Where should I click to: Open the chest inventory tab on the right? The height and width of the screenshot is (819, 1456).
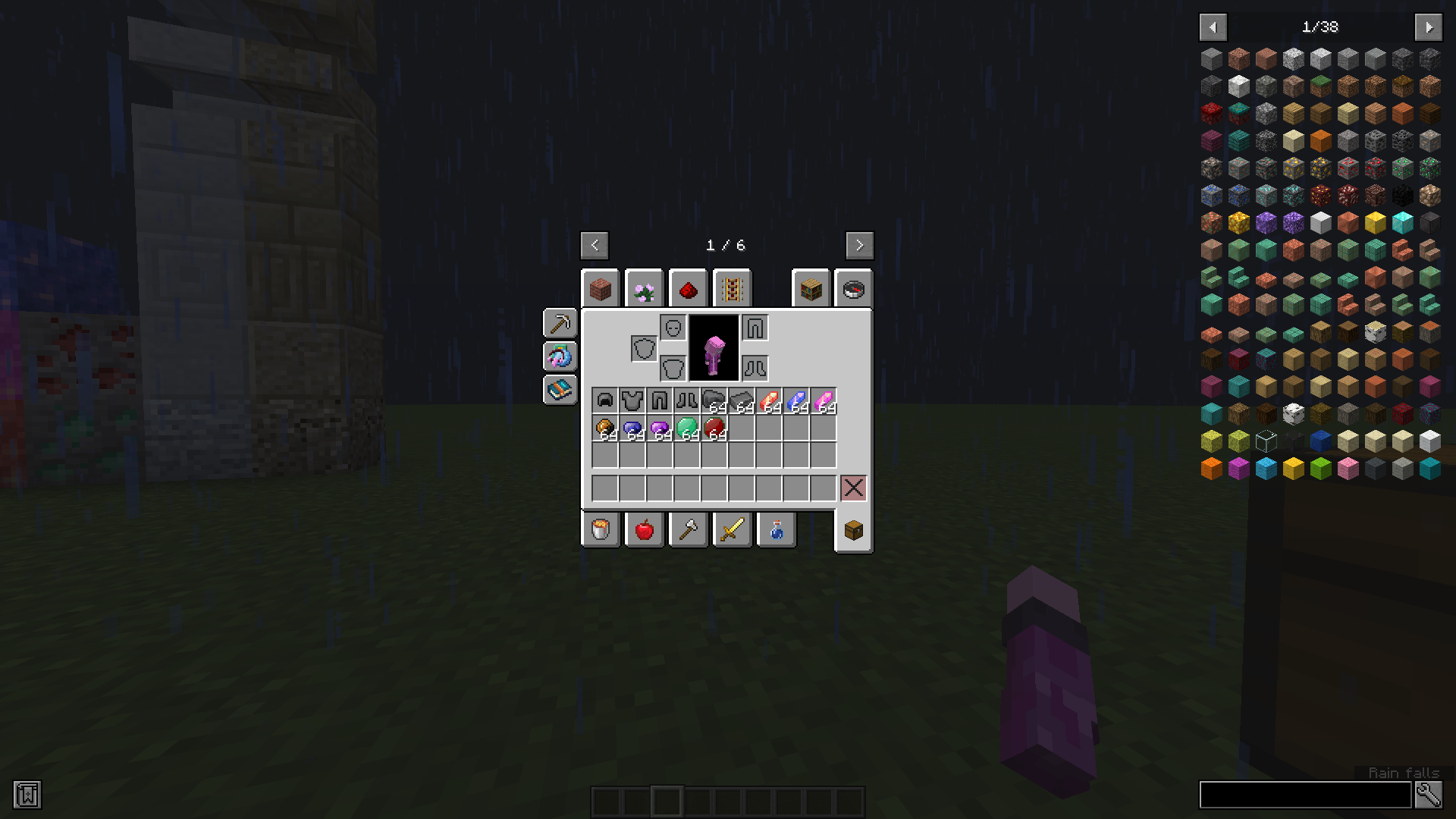[x=853, y=529]
